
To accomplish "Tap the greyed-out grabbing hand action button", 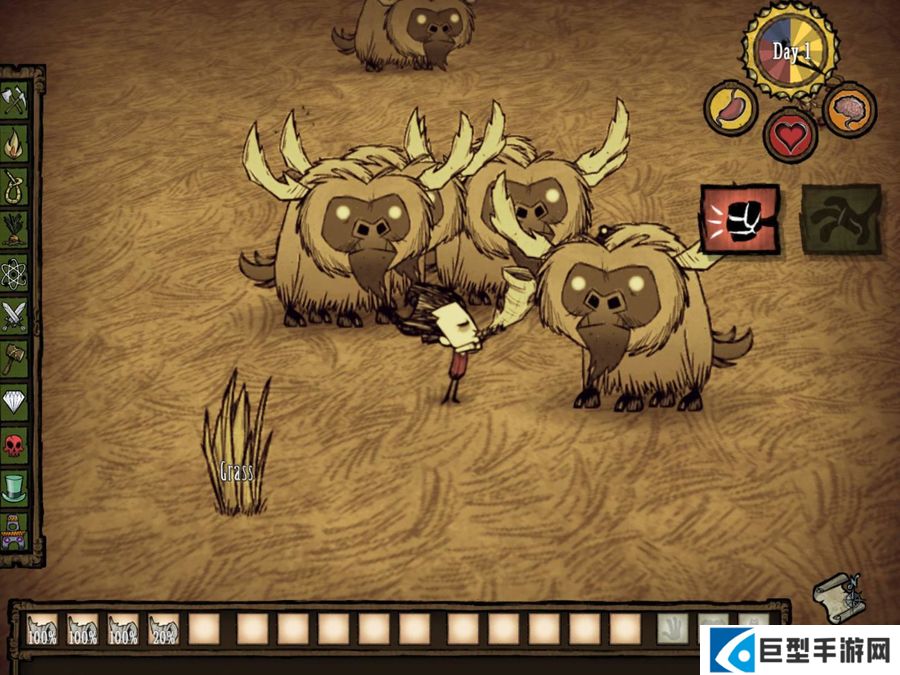I will pyautogui.click(x=841, y=217).
